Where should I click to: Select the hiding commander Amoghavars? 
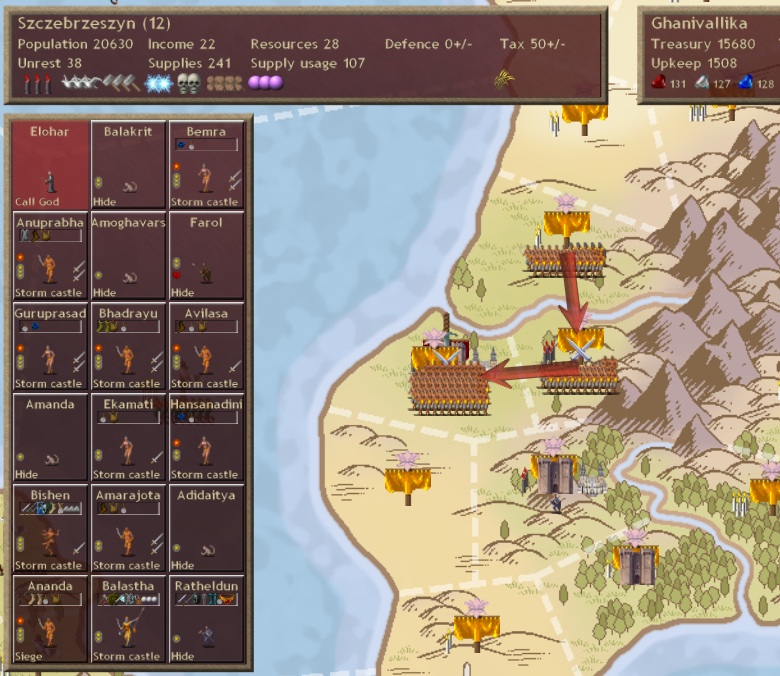[x=128, y=256]
